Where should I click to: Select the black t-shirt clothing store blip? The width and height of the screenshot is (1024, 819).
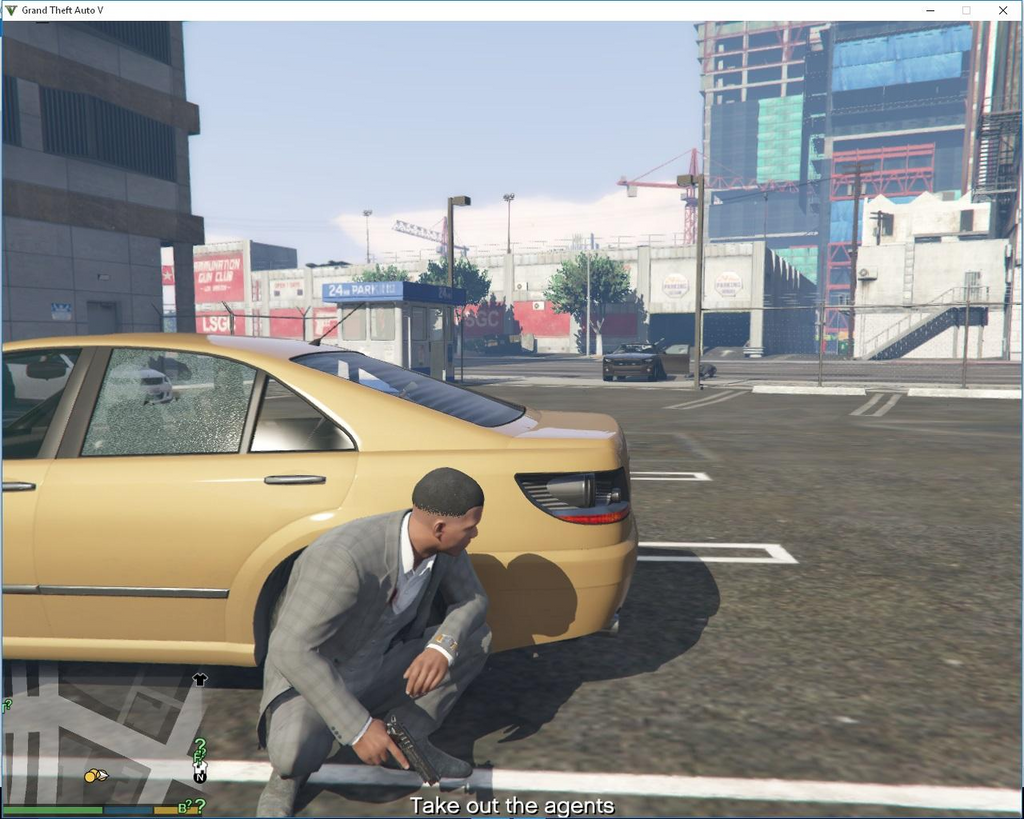[199, 680]
